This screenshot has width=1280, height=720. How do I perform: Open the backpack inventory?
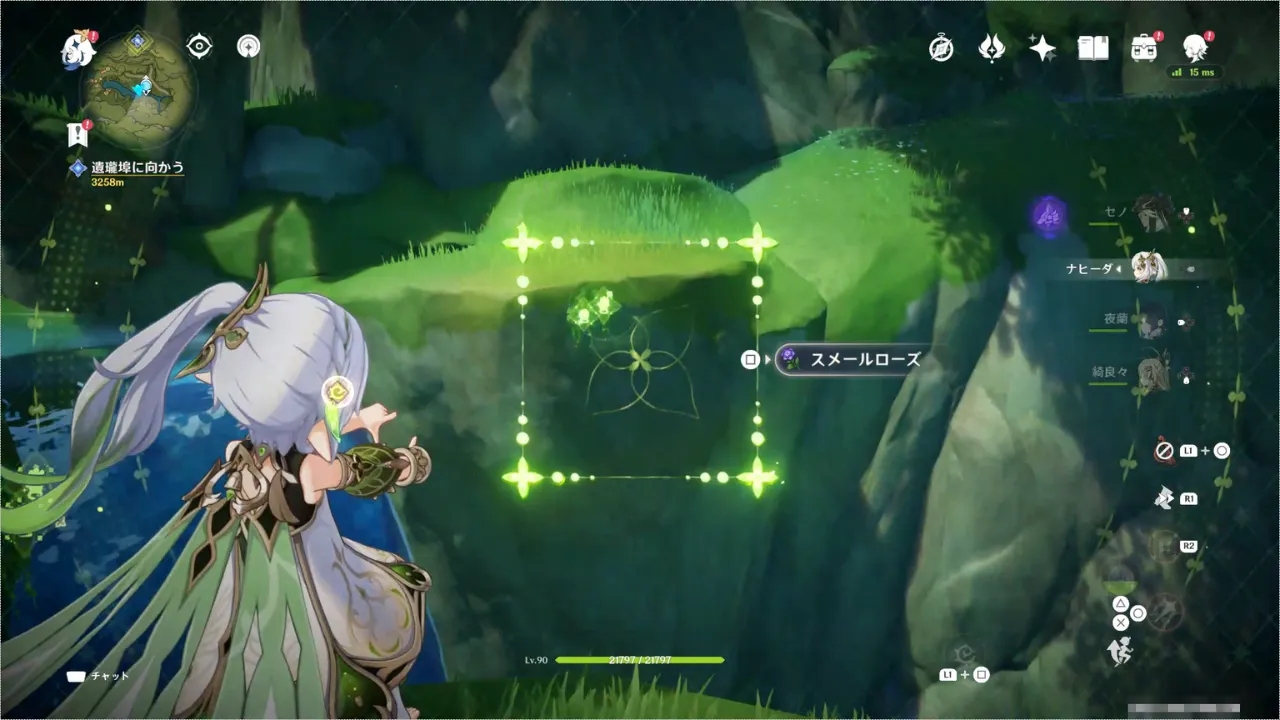[x=1144, y=48]
